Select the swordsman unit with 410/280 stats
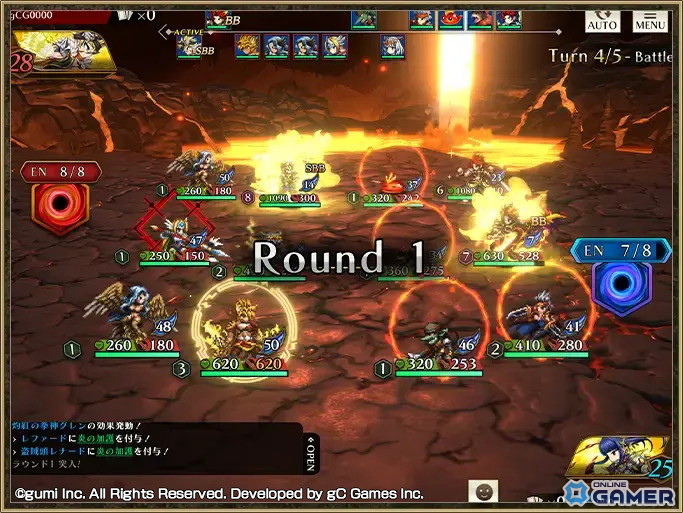The height and width of the screenshot is (513, 683). click(543, 315)
